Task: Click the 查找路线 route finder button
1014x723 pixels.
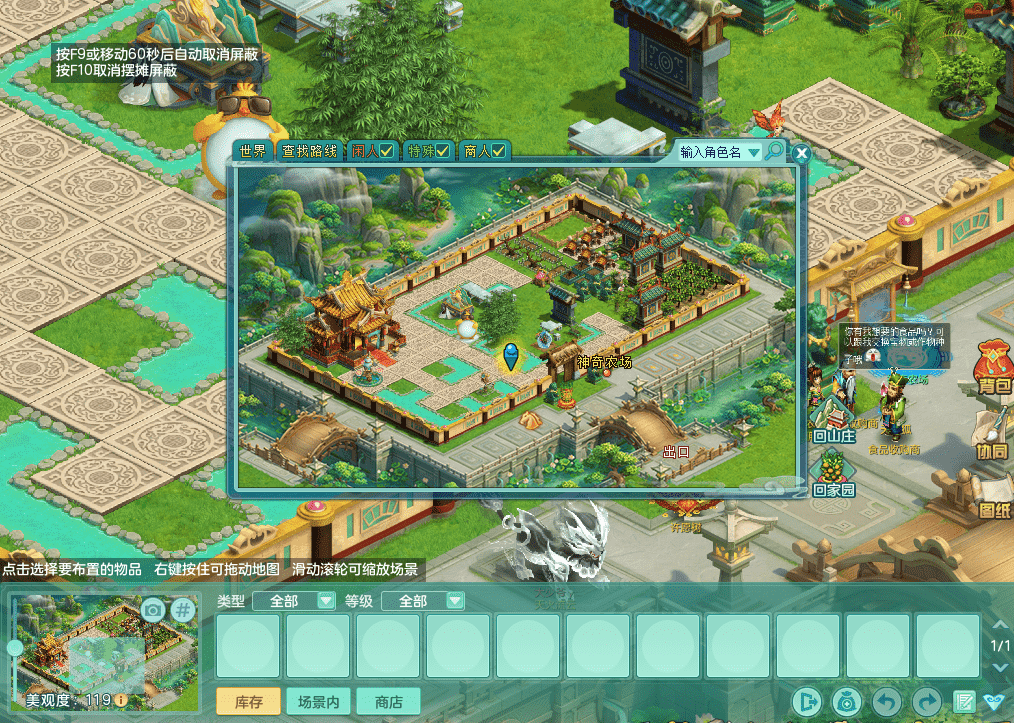Action: click(309, 151)
